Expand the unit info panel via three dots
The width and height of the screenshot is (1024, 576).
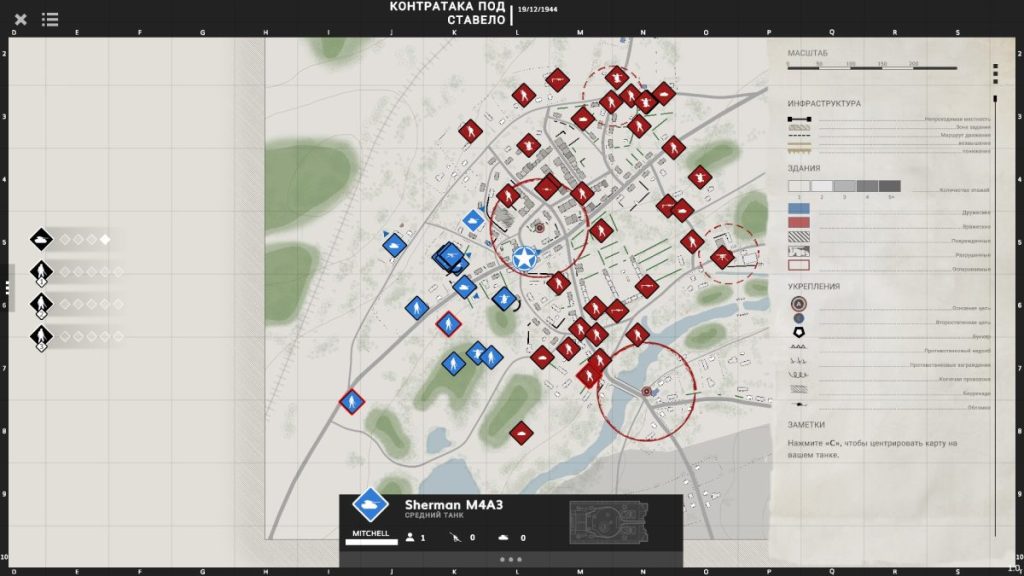[510, 560]
